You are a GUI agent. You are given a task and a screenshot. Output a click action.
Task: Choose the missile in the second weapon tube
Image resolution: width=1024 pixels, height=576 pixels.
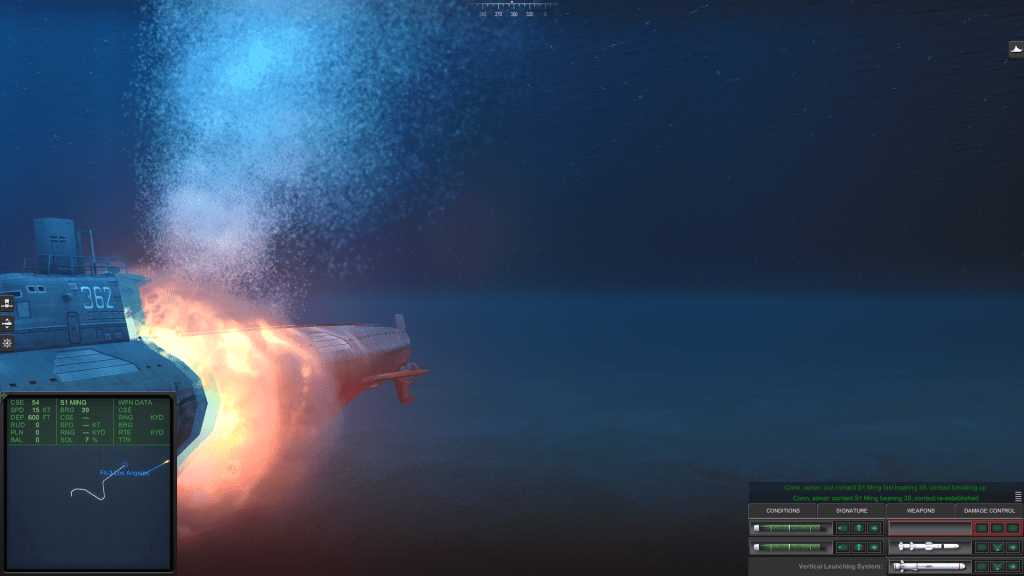pos(930,547)
